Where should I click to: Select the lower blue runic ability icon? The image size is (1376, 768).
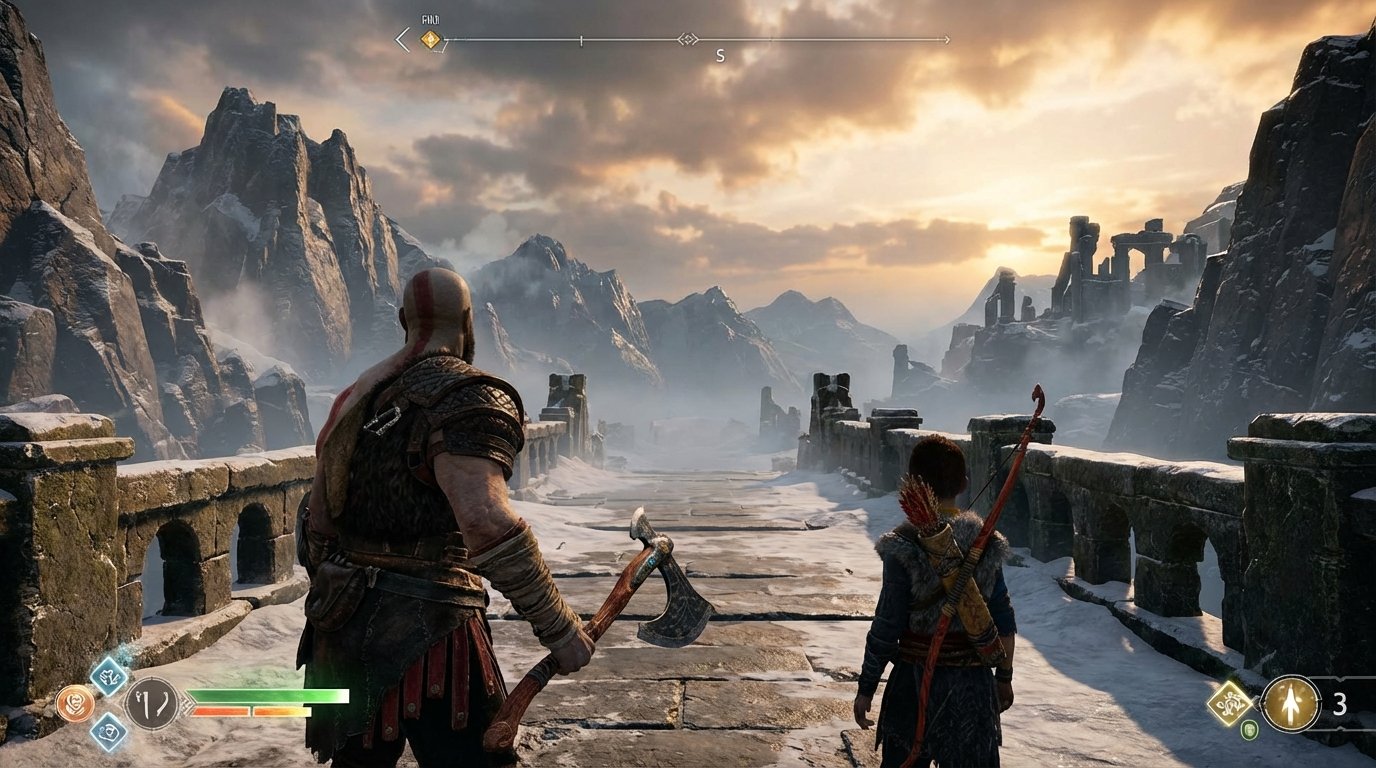pos(107,733)
